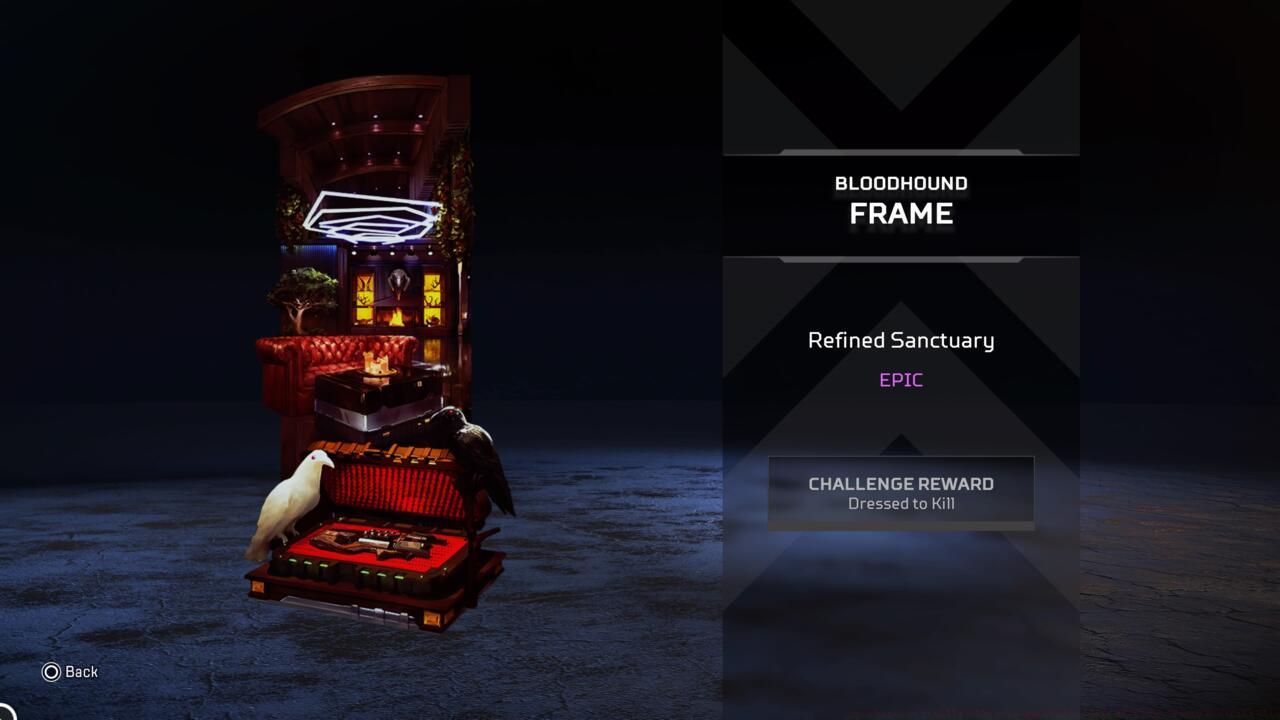Viewport: 1280px width, 720px height.
Task: Click the EPIC rarity label
Action: click(x=900, y=379)
